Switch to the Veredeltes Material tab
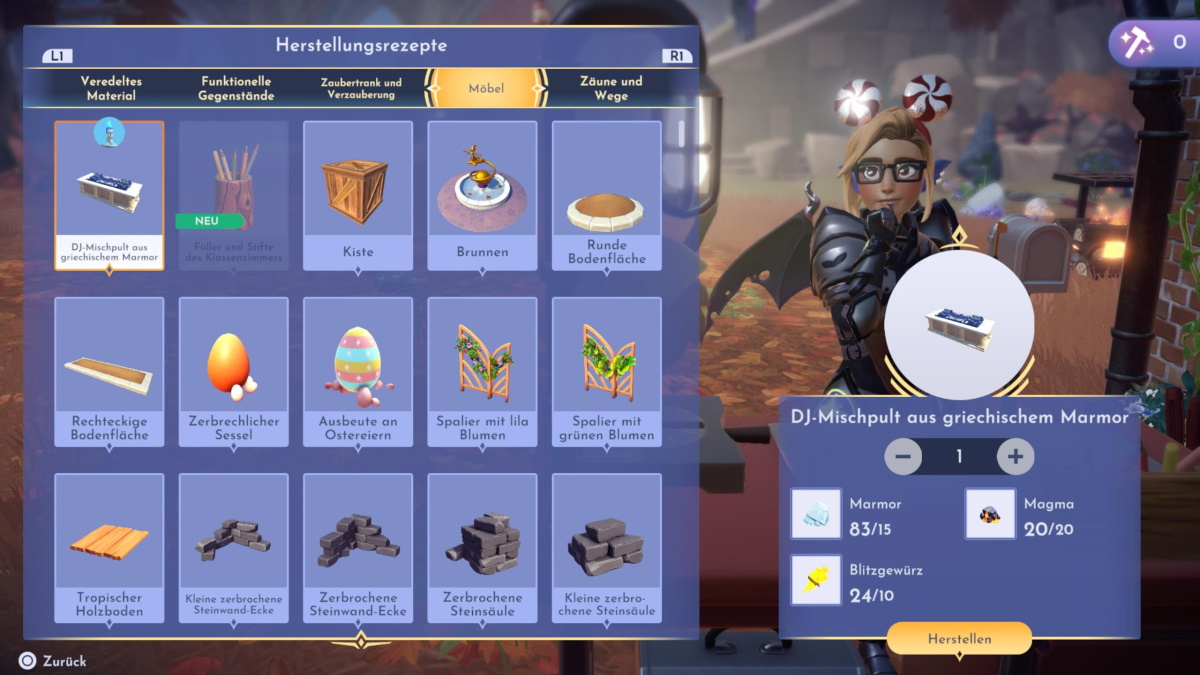The image size is (1200, 675). (x=109, y=88)
